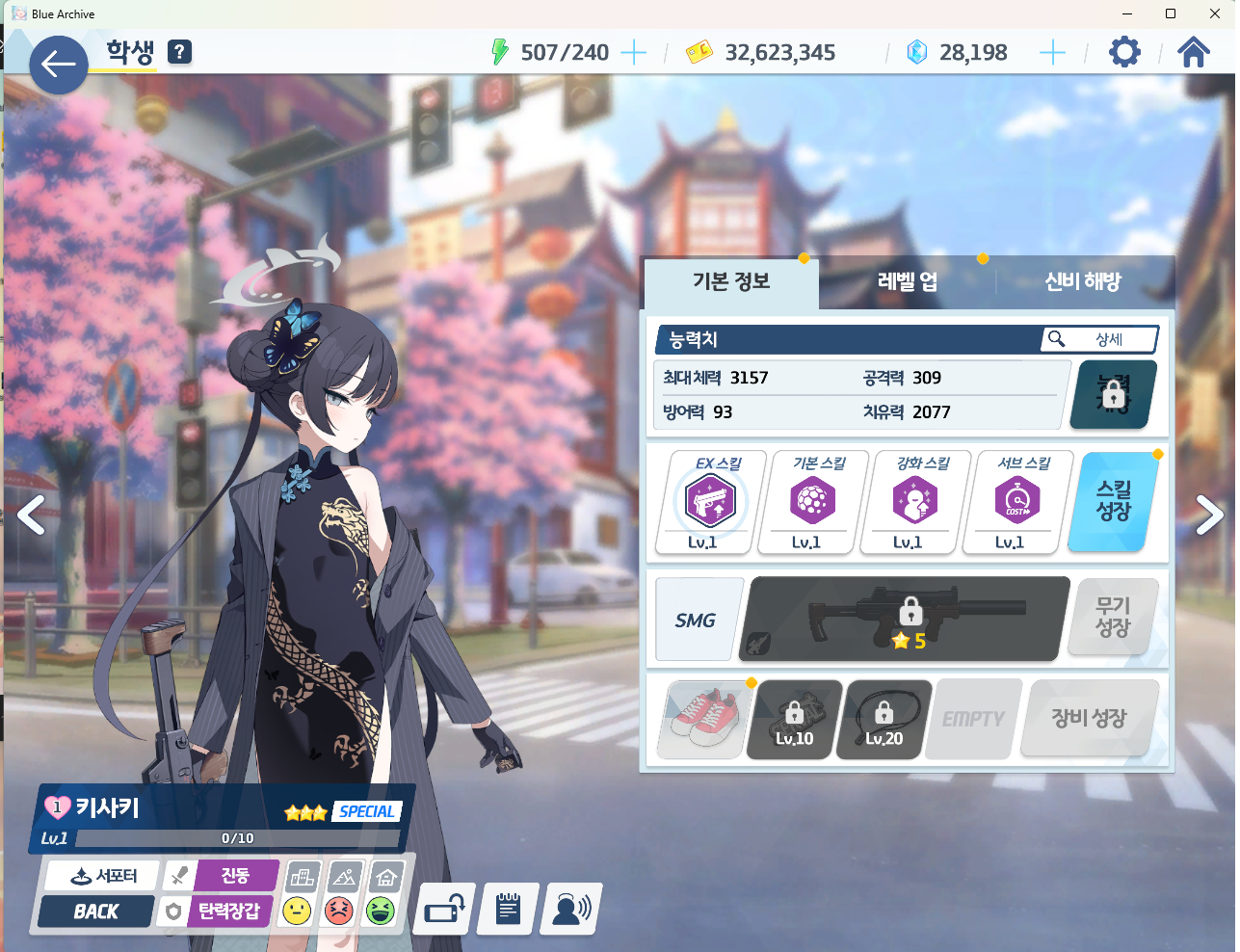Select the EX 스킬 pistol icon
Viewport: 1240px width, 952px height.
[x=710, y=501]
